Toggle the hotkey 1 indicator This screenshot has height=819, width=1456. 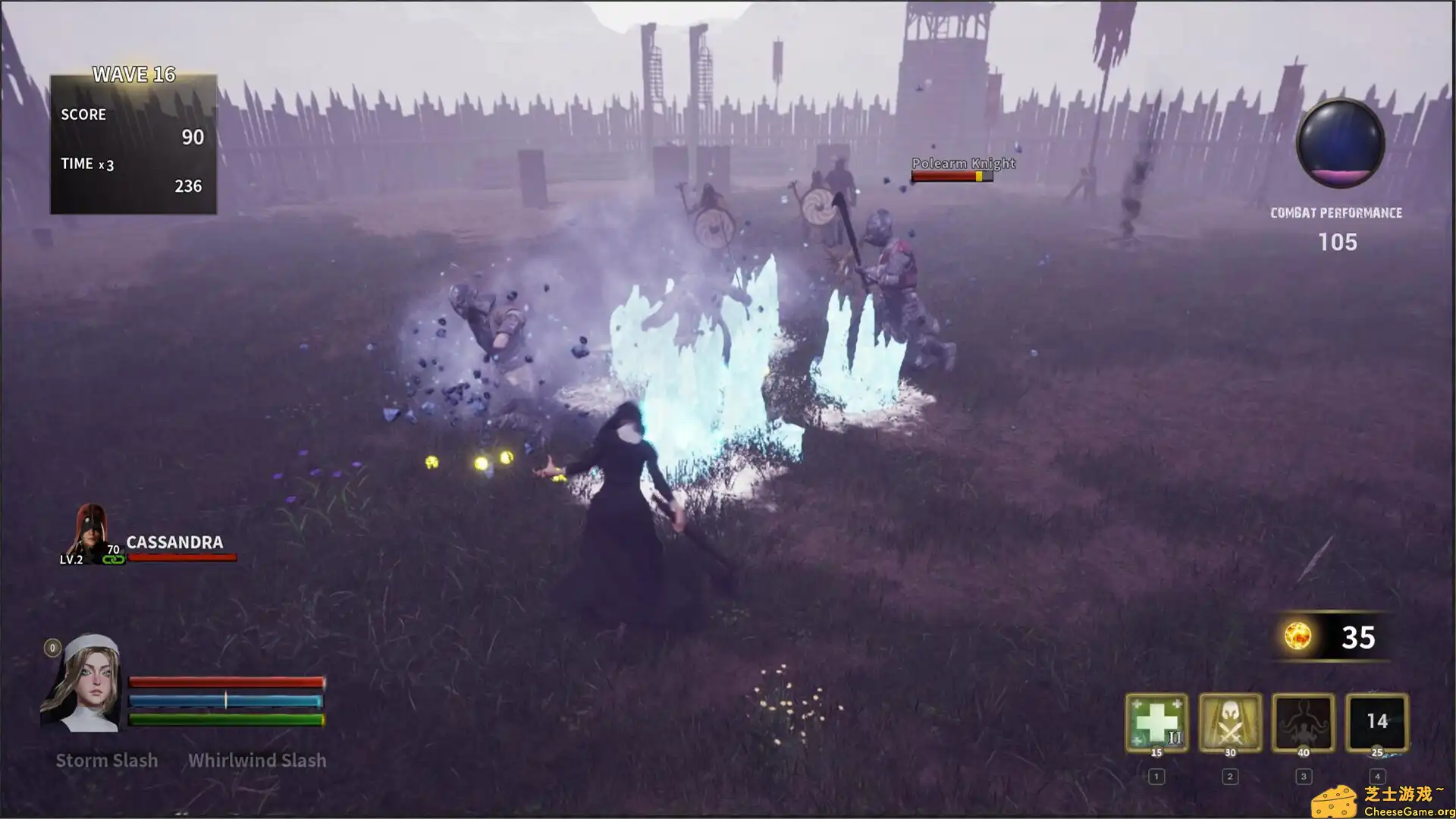pyautogui.click(x=1156, y=776)
